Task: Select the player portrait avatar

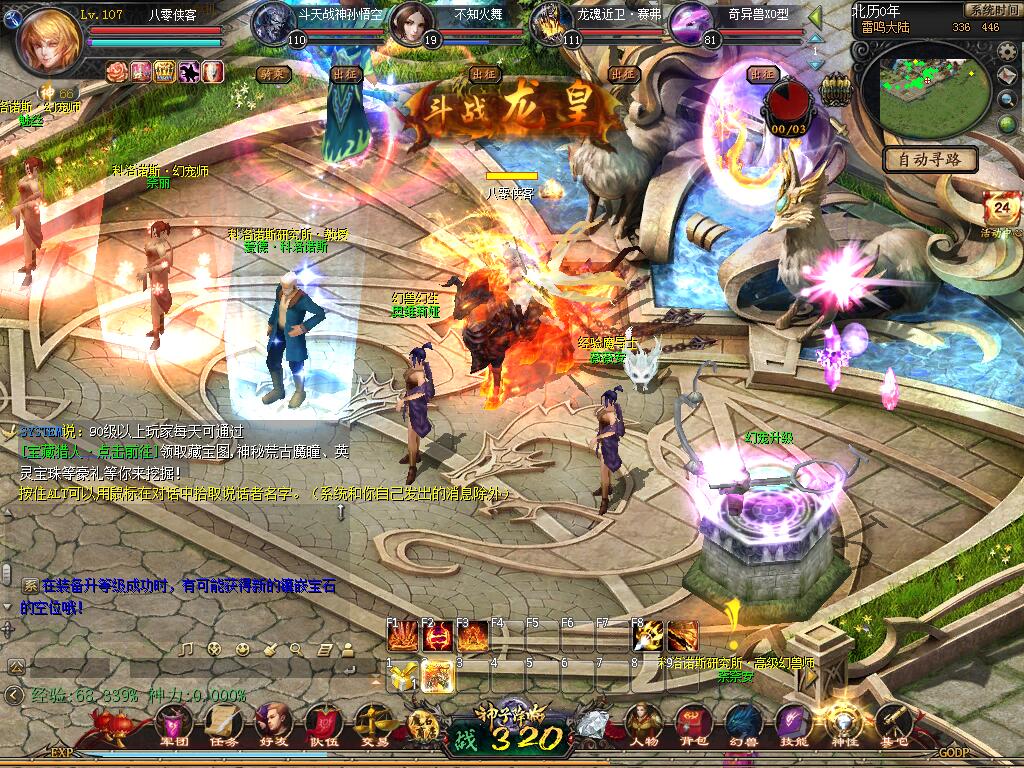Action: tap(46, 40)
